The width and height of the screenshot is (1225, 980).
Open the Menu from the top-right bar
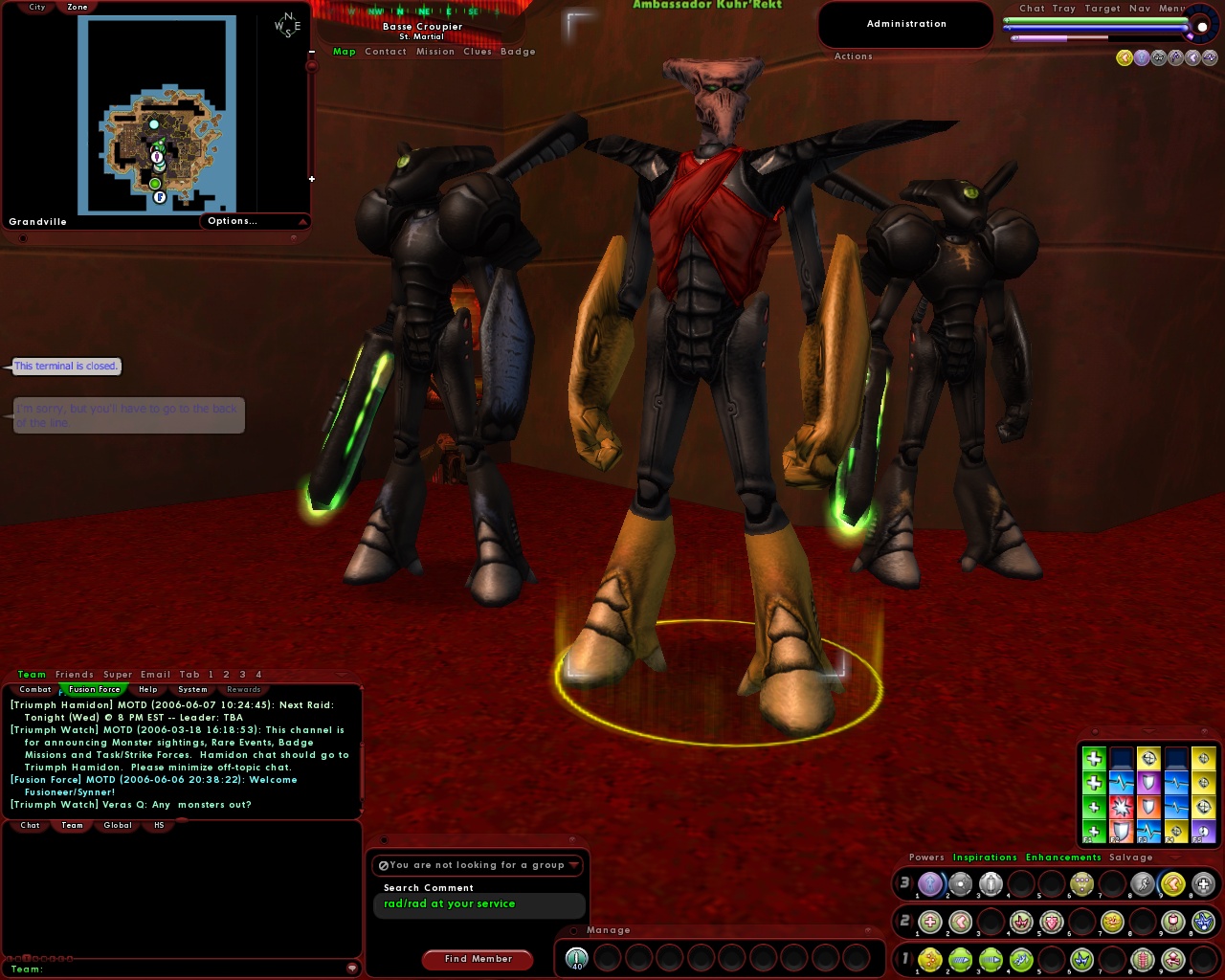point(1173,9)
